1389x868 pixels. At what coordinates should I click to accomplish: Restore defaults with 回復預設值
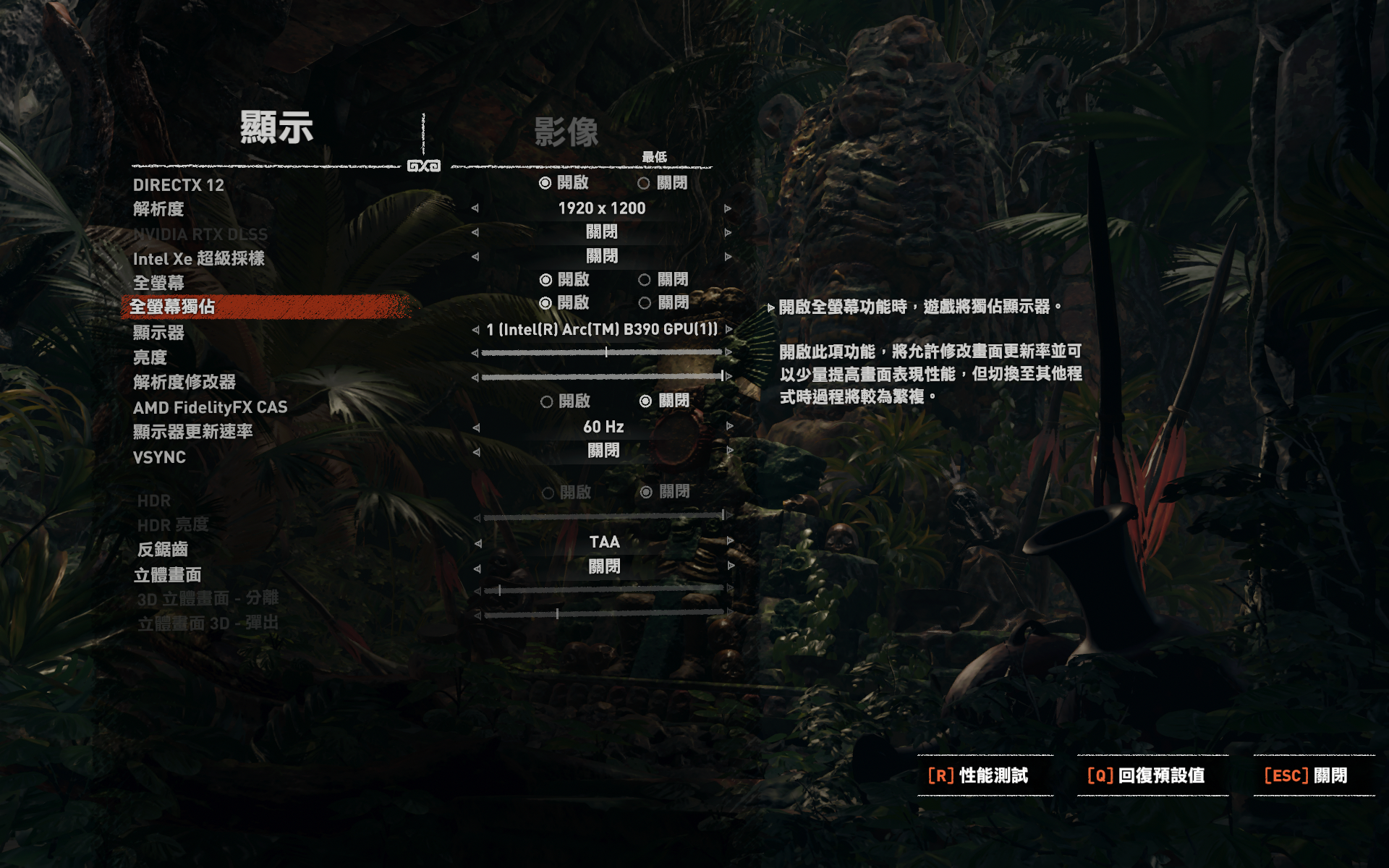(1146, 775)
